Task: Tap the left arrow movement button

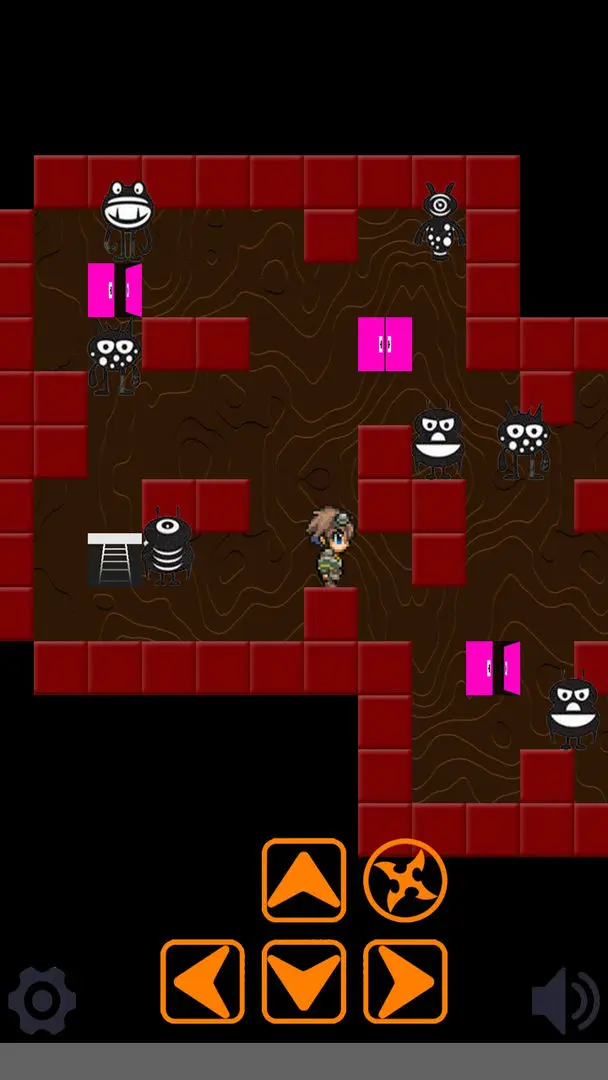Action: tap(202, 981)
